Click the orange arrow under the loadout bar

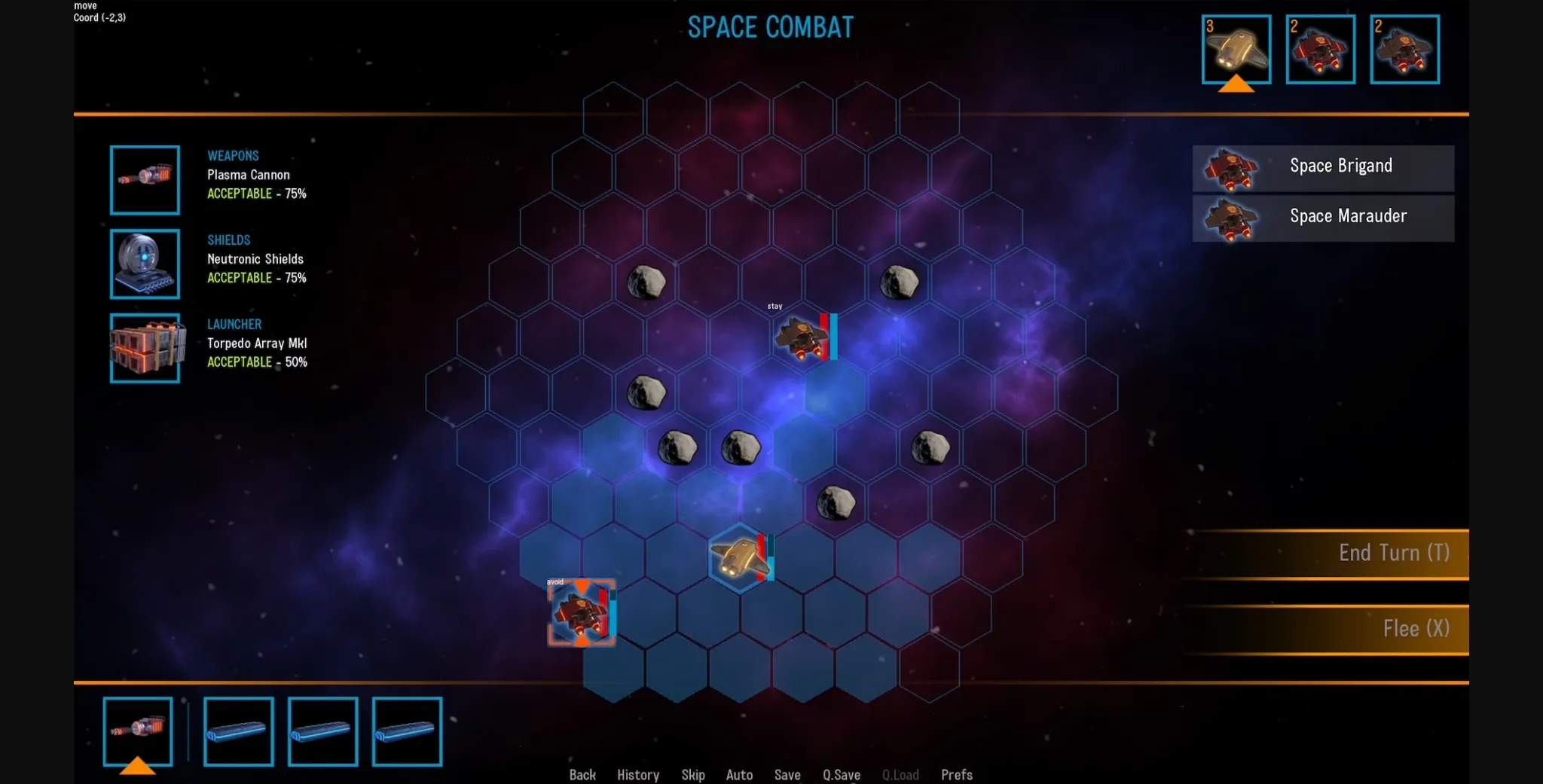(138, 767)
